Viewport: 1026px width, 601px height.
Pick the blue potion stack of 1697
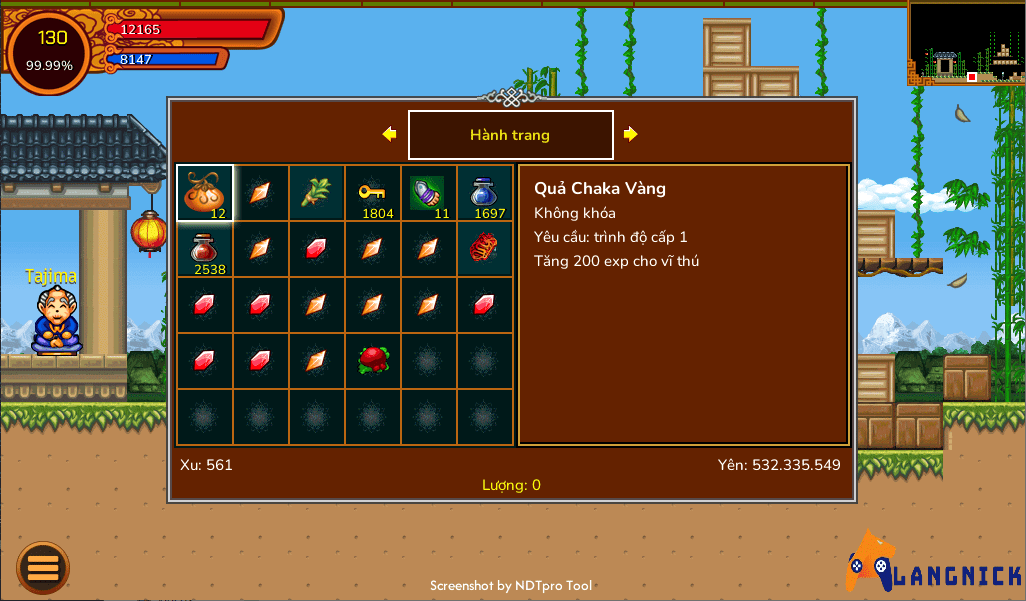485,193
